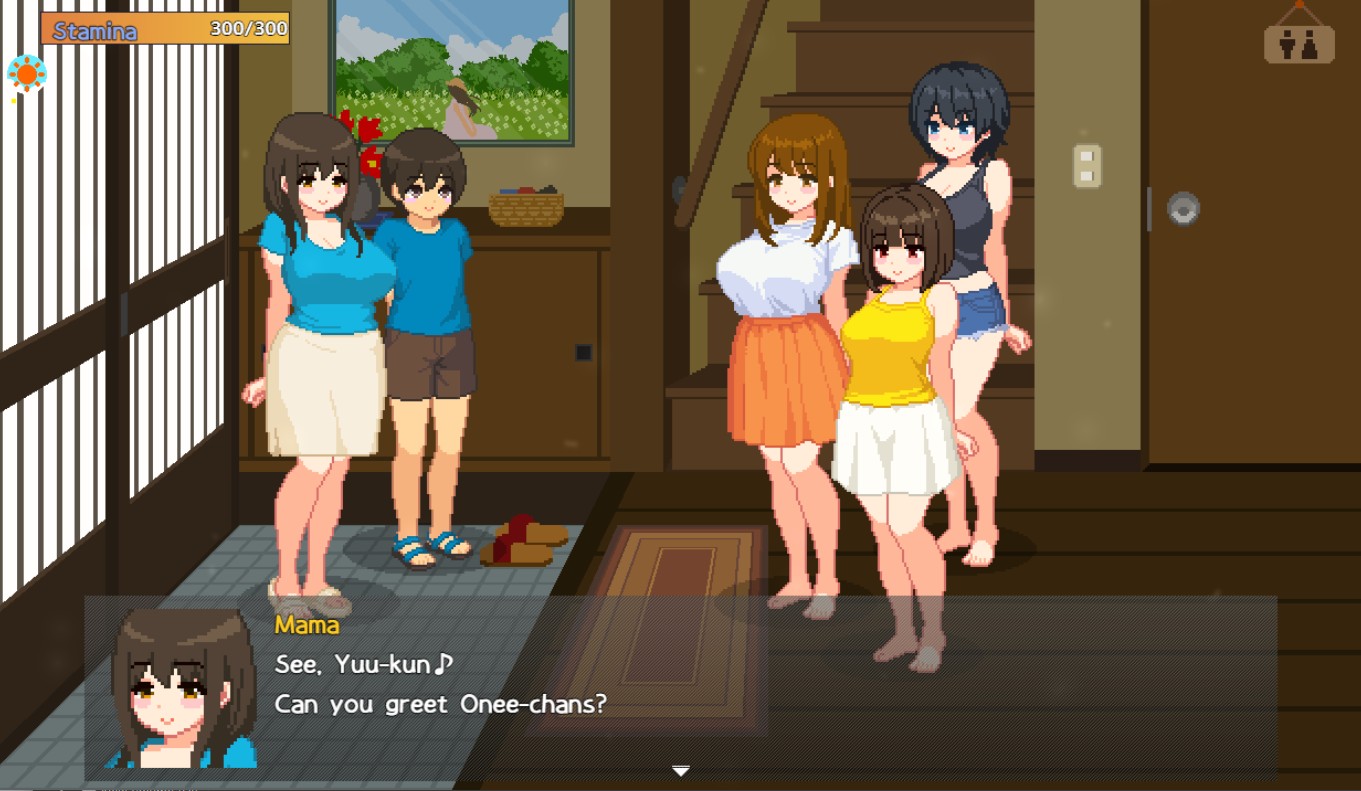Click the doorknob on the right door
This screenshot has width=1361, height=791.
[x=1185, y=211]
